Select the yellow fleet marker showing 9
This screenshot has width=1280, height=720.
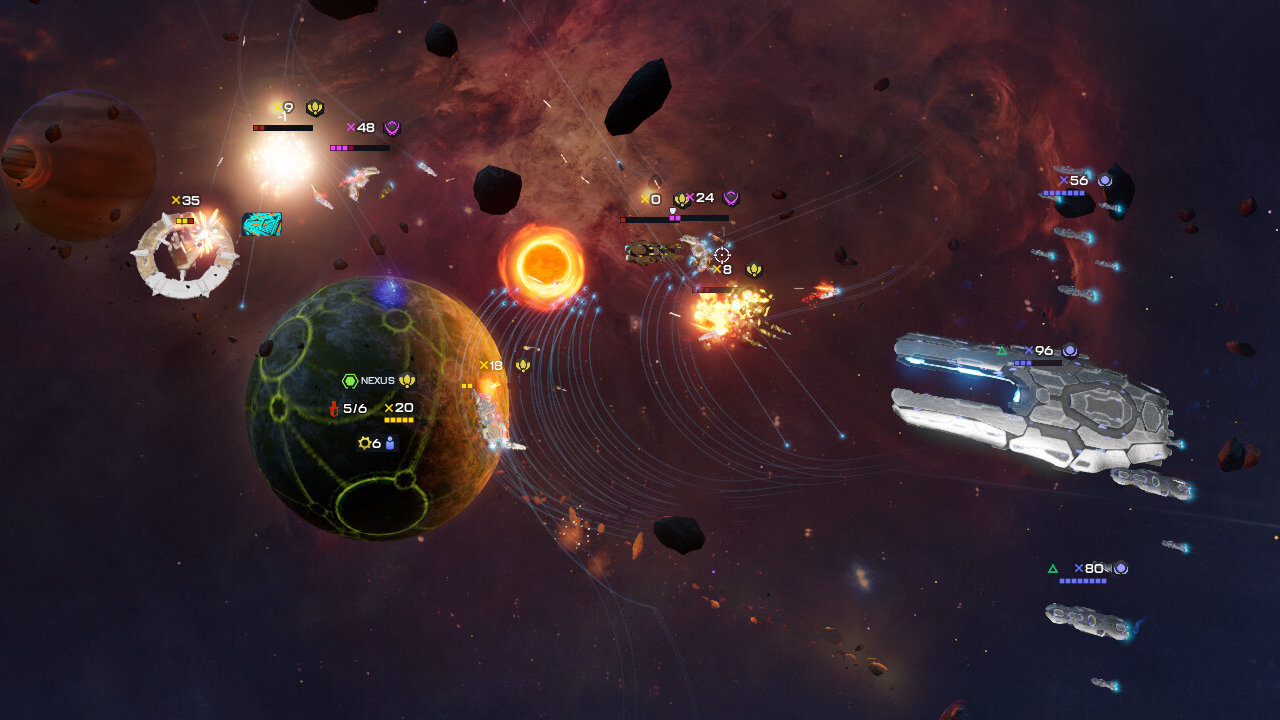click(x=288, y=108)
